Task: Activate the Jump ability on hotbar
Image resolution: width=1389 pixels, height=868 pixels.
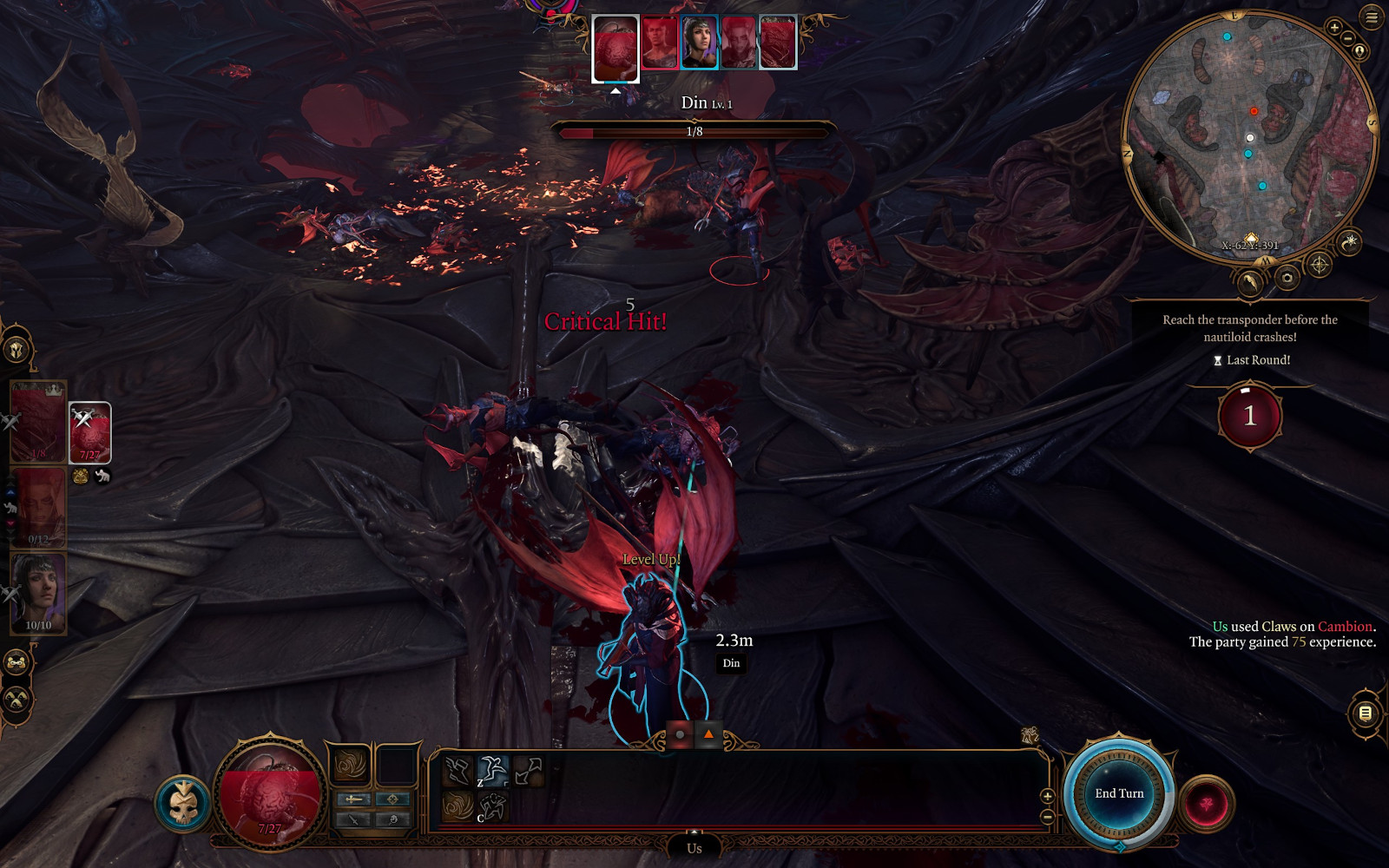Action: click(493, 771)
